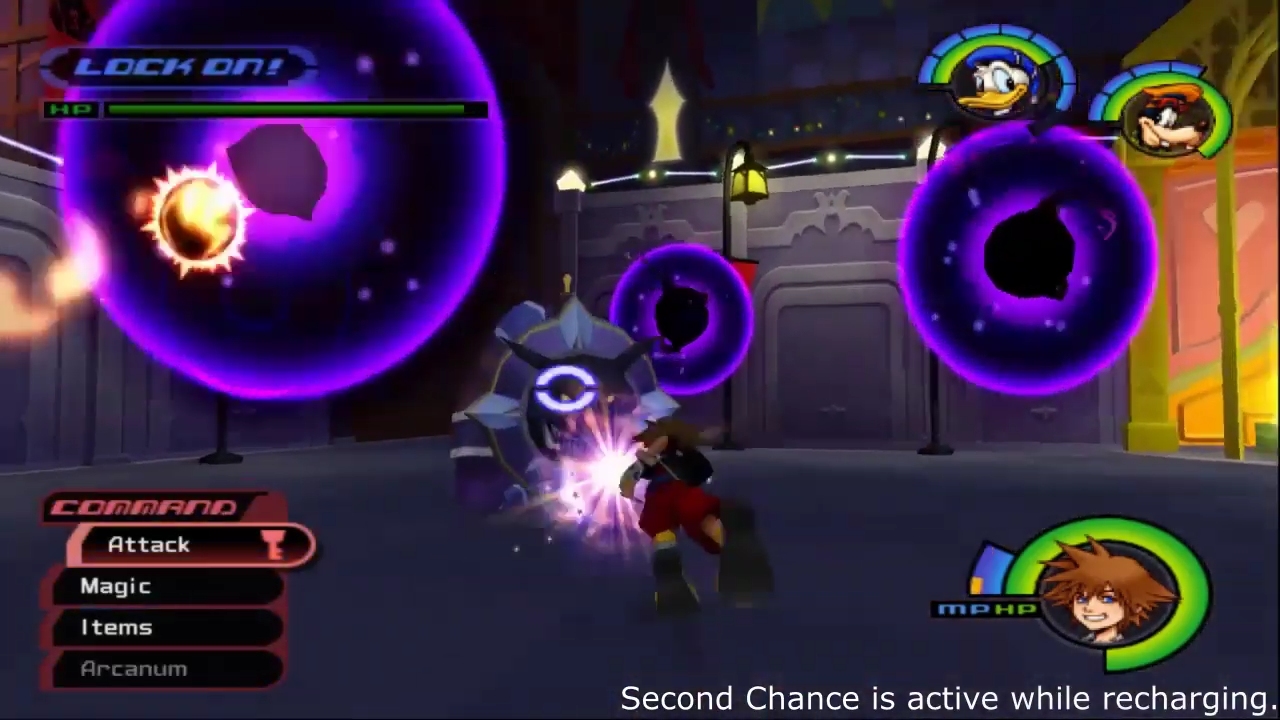
Task: Expand the Arcanum command entry
Action: coord(133,668)
